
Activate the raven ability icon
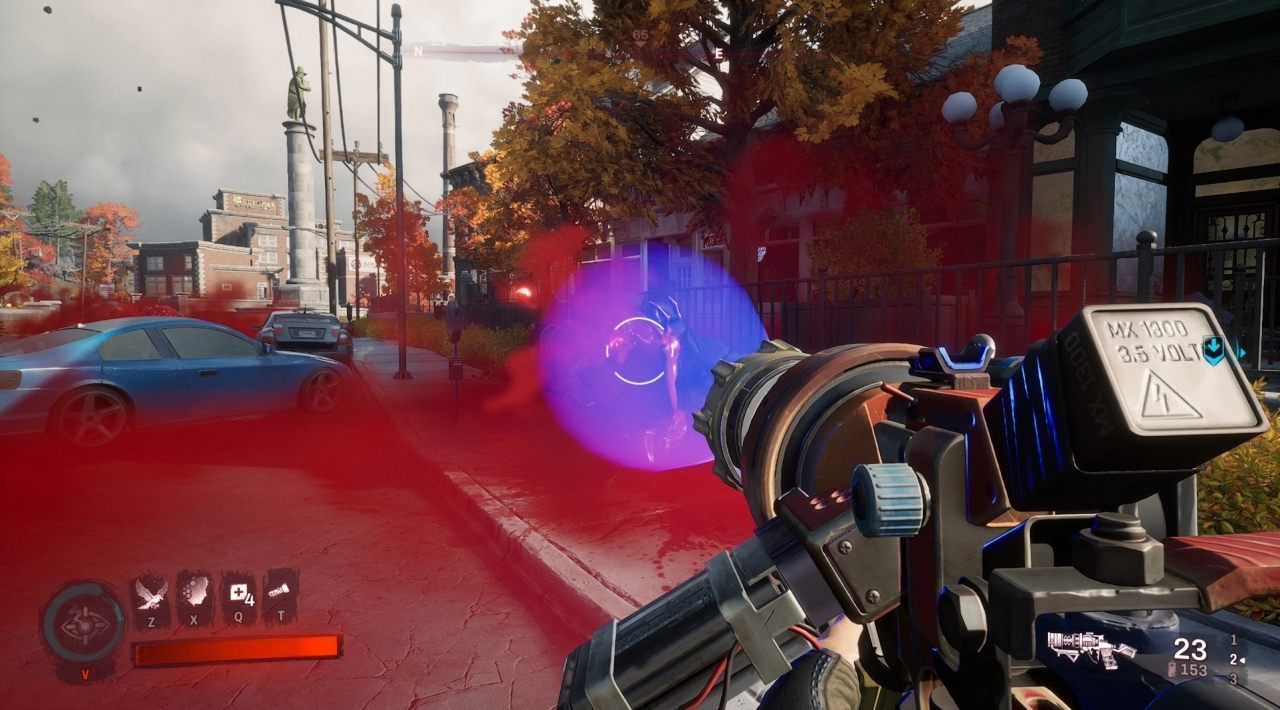150,592
